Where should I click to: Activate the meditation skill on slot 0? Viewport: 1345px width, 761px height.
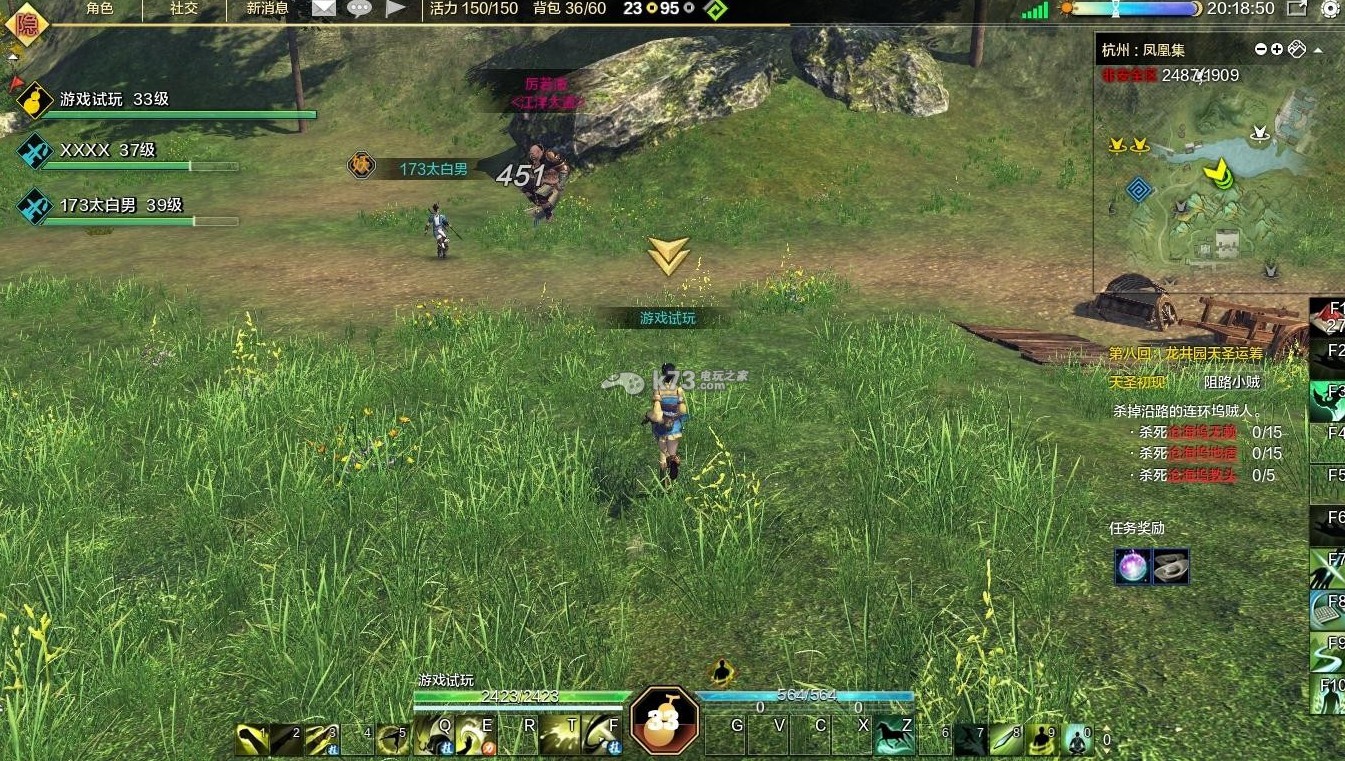1078,739
